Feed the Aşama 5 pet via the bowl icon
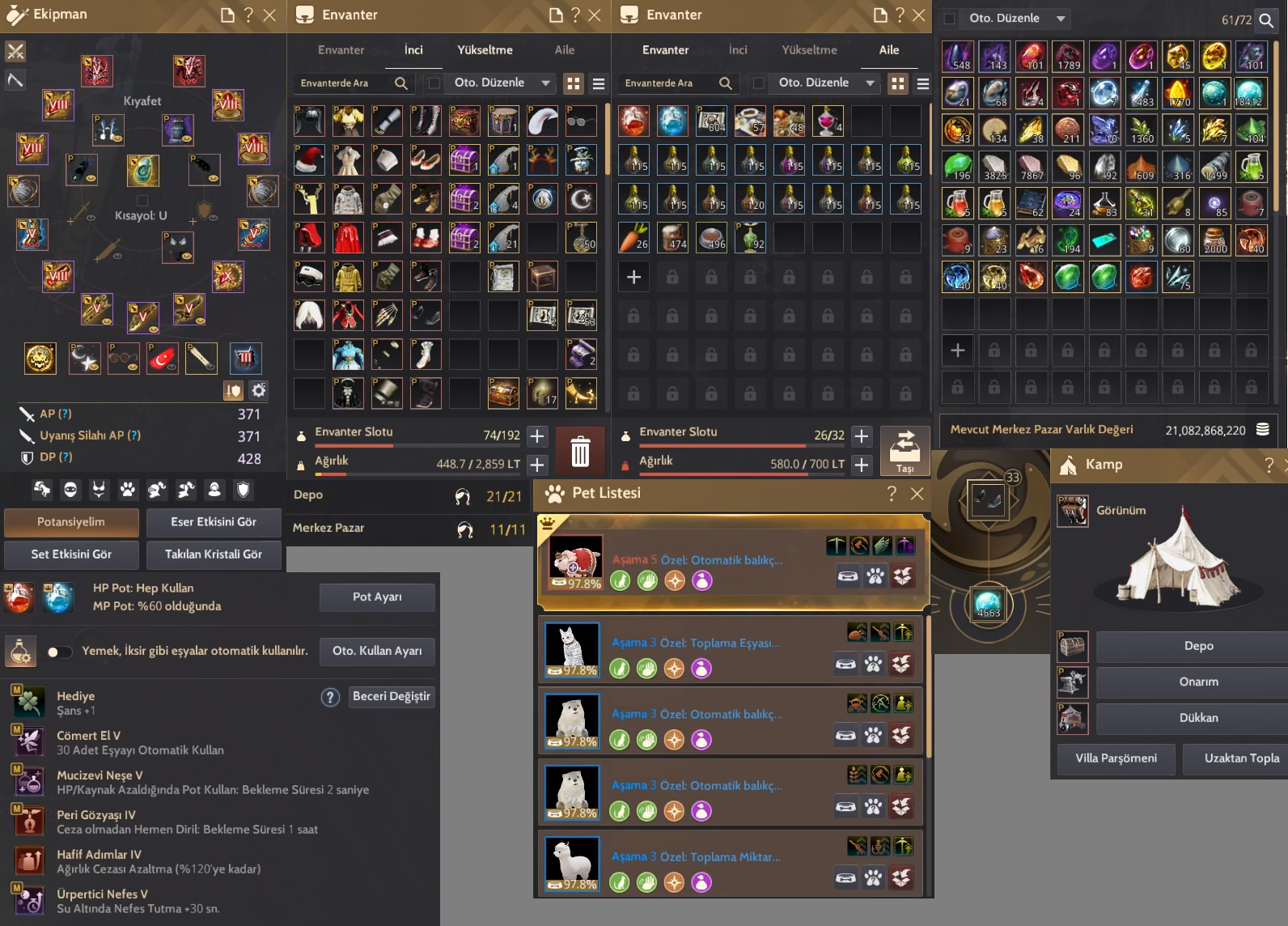This screenshot has height=926, width=1288. 846,576
